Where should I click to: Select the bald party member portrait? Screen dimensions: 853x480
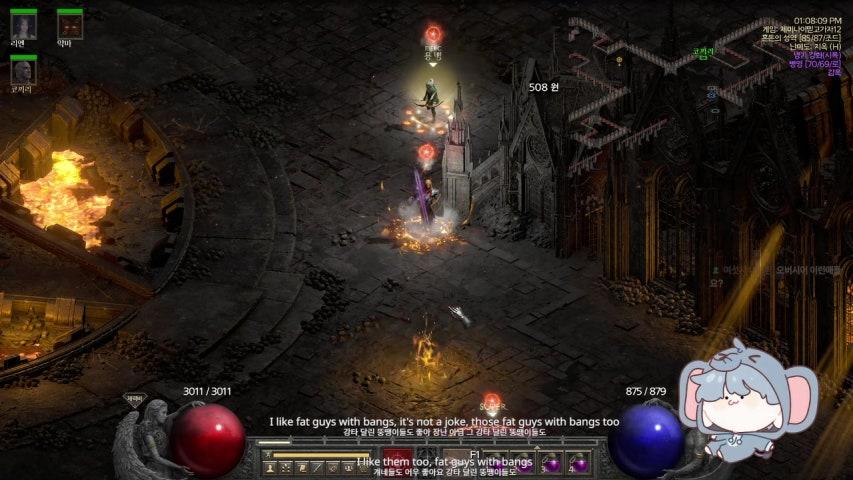23,71
